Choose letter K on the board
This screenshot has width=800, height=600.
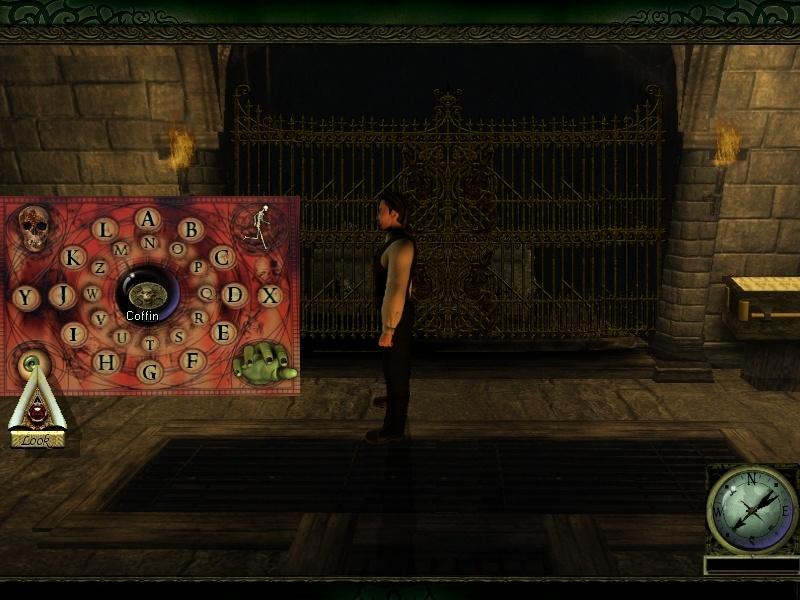[x=73, y=257]
